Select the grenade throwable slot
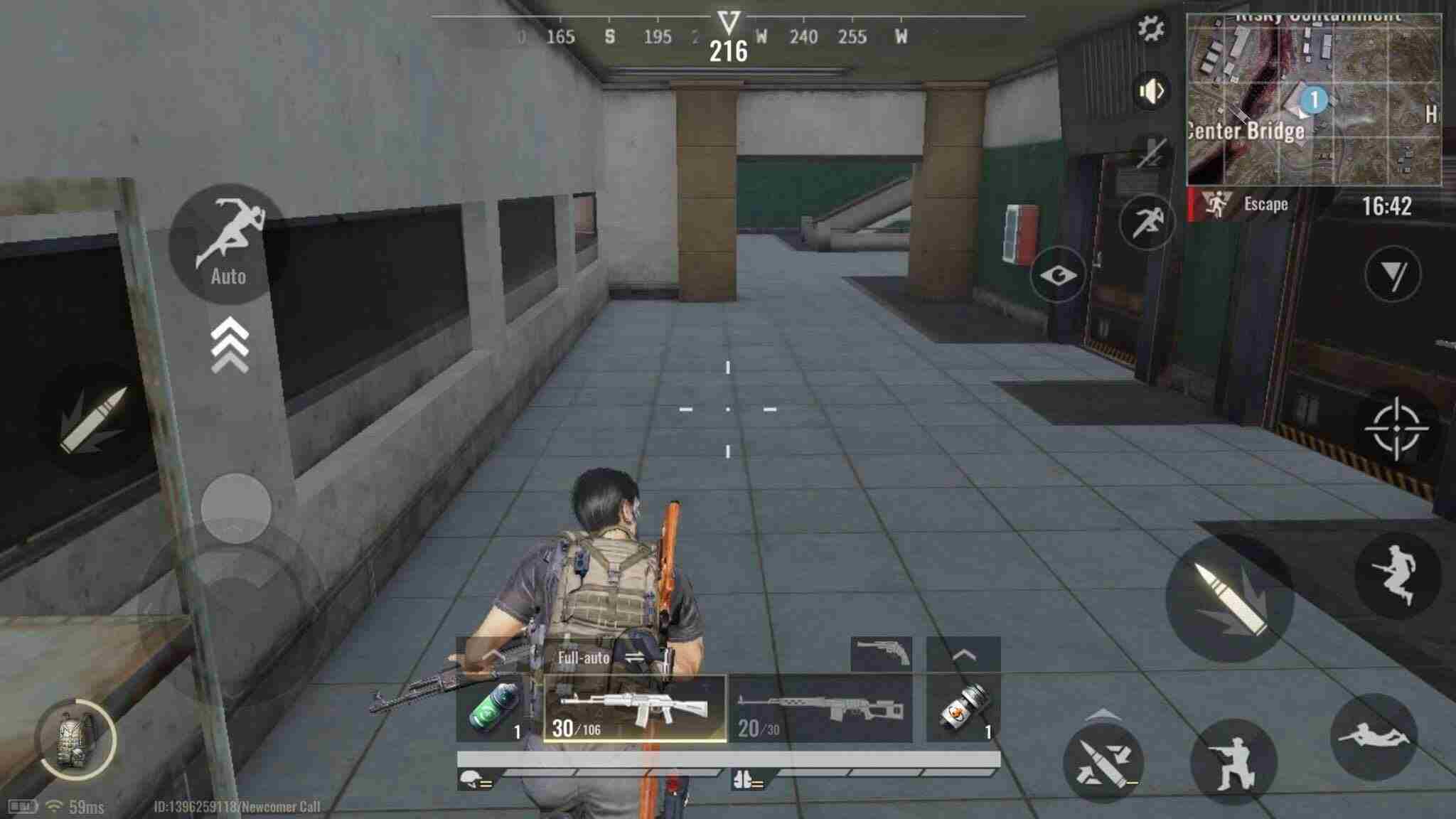The height and width of the screenshot is (819, 1456). [x=963, y=710]
